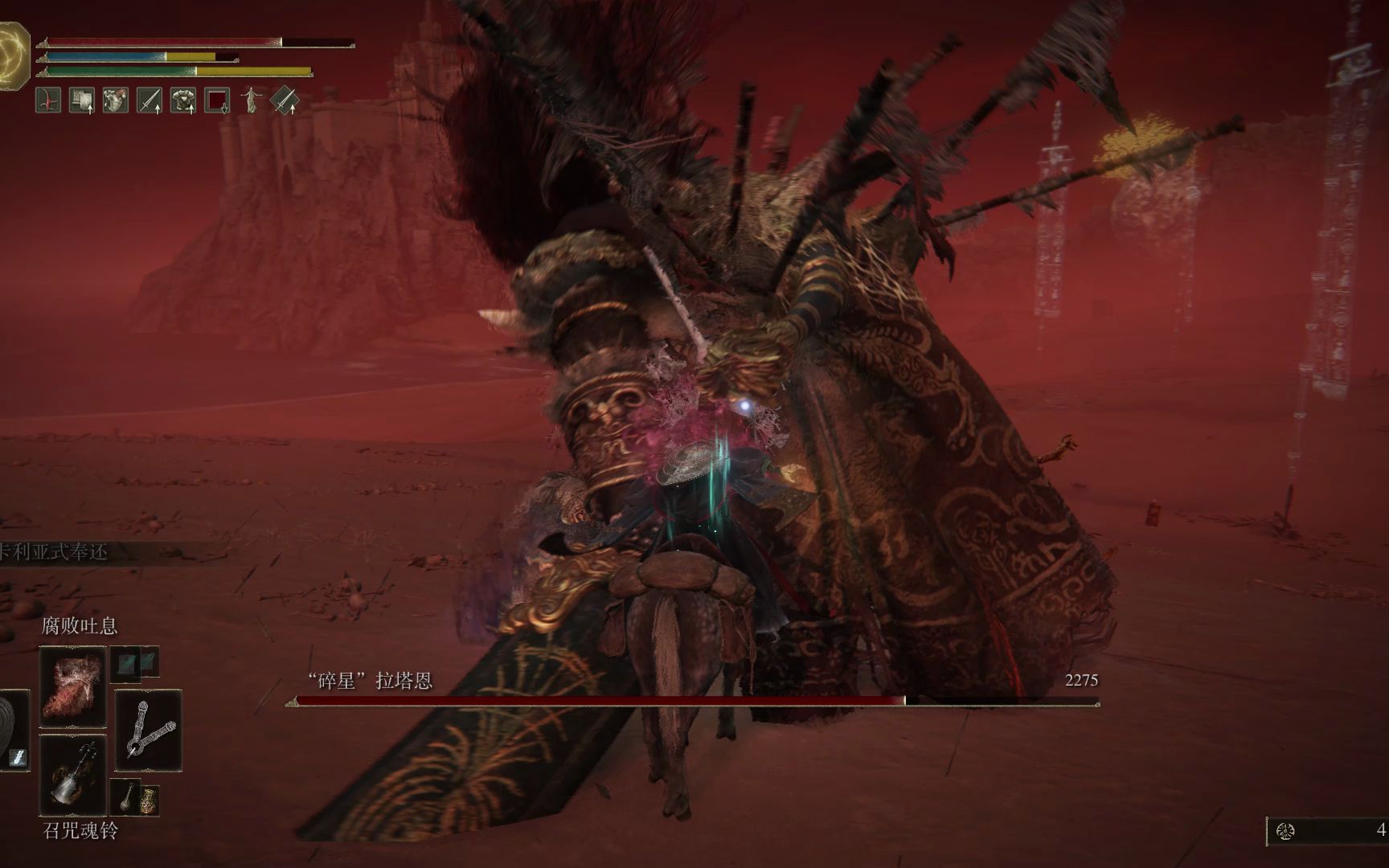Click the rune counter in the corner
Screen dimensions: 1389x868
(x=1328, y=831)
